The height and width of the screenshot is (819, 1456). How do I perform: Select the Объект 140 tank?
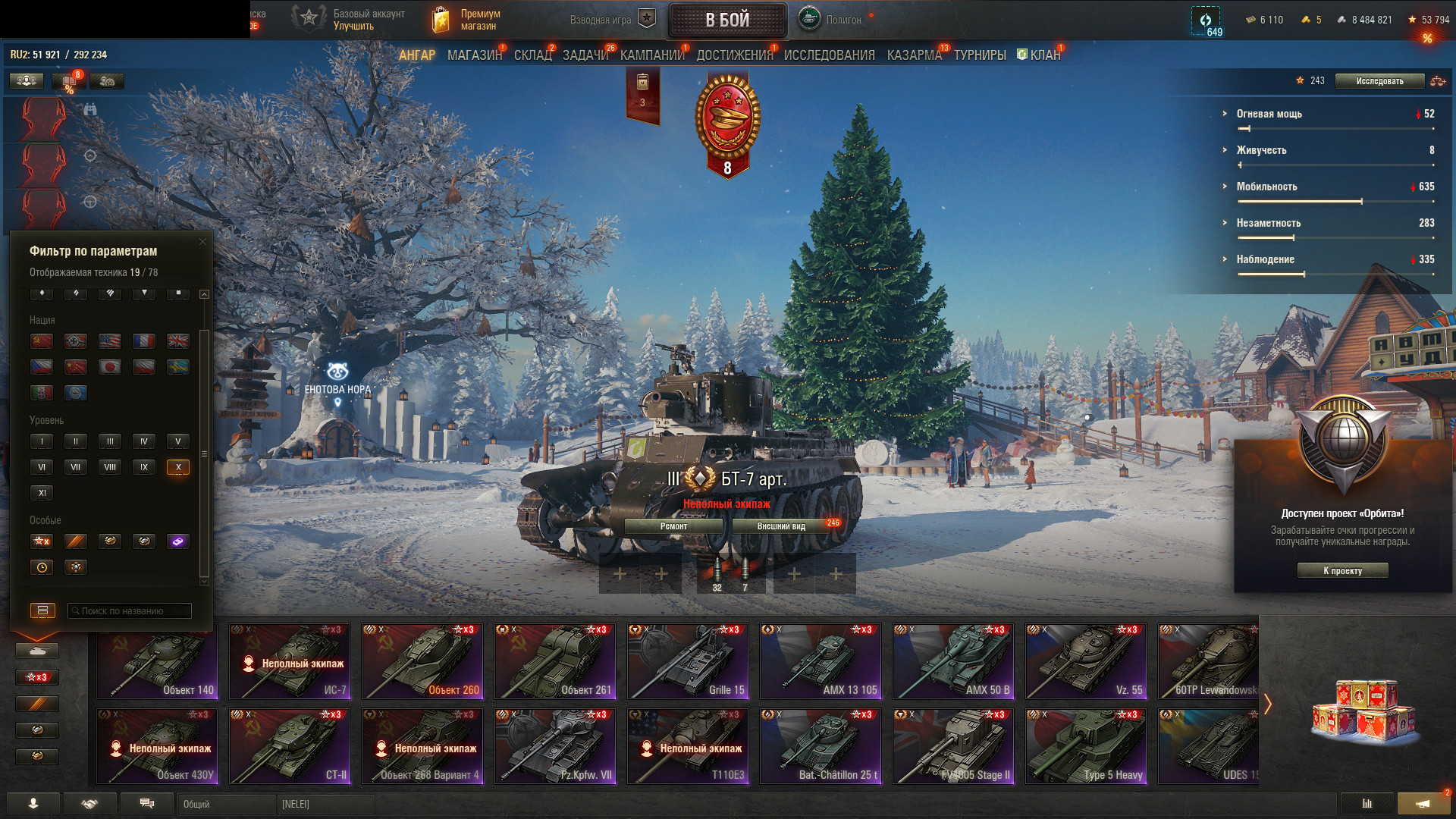tap(157, 661)
